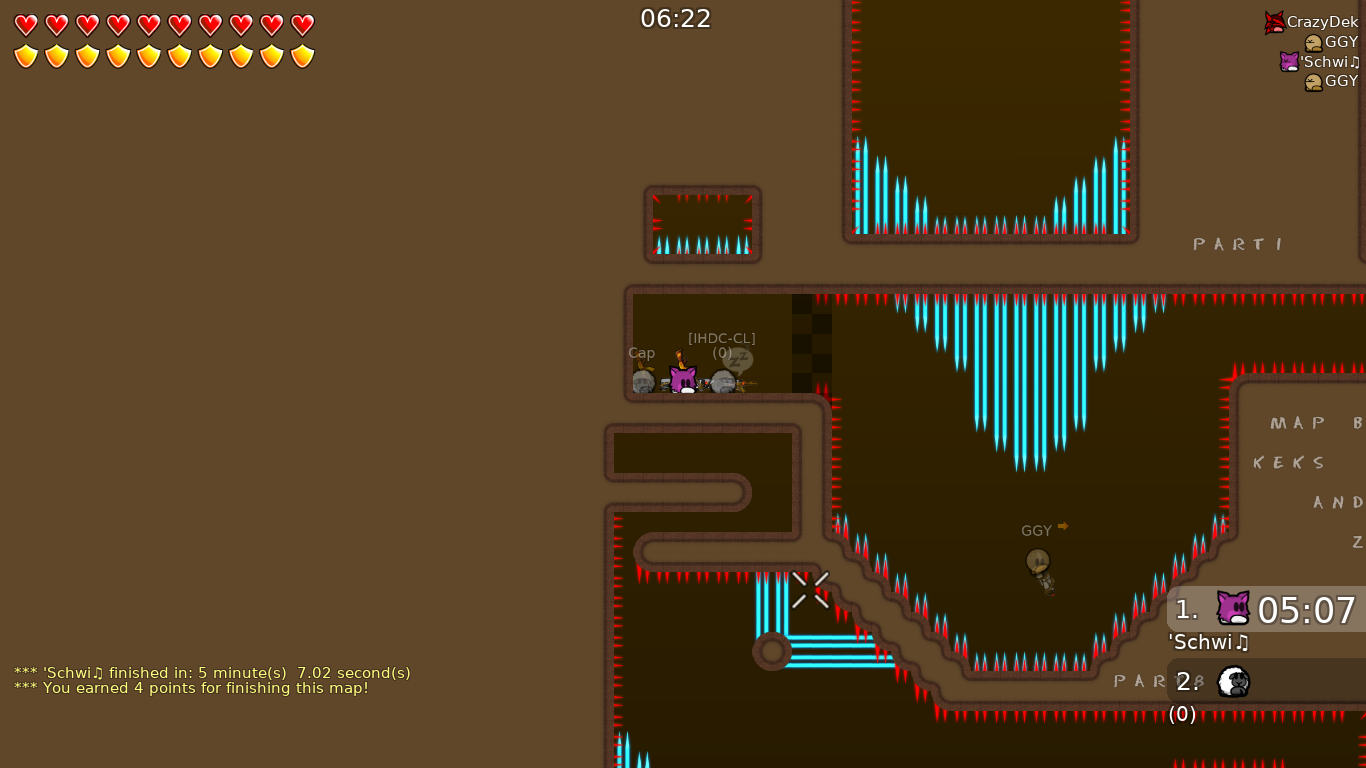Switch to 'Schwi♫ in the spectator name list
Screen dimensions: 1366x768
pos(1327,61)
